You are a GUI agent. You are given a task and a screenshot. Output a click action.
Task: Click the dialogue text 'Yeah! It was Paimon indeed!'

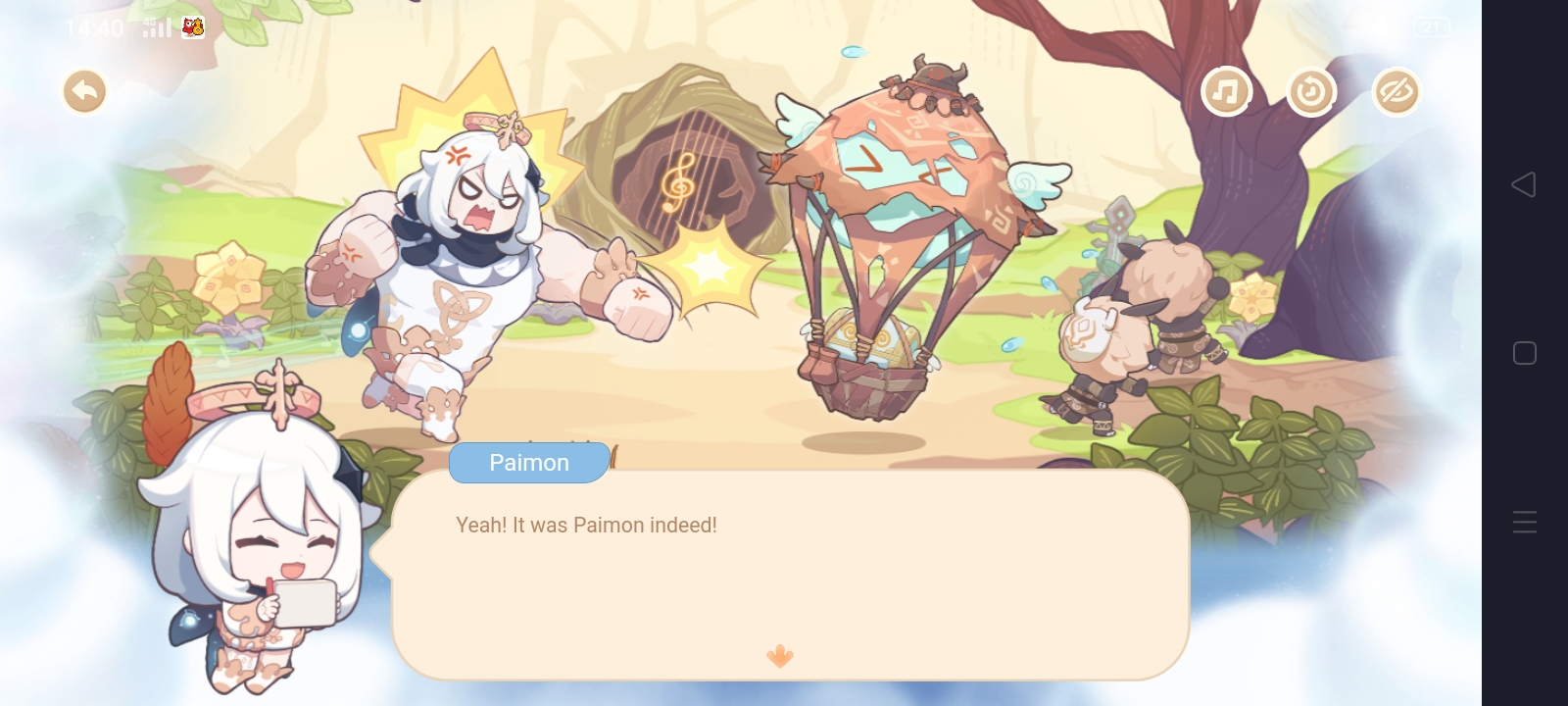tap(585, 526)
